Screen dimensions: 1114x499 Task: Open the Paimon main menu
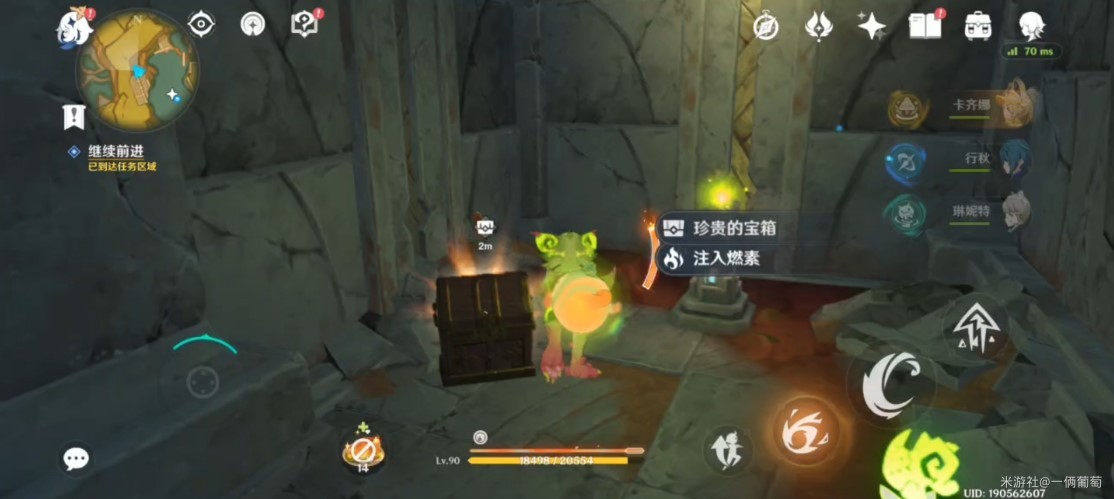(x=75, y=26)
